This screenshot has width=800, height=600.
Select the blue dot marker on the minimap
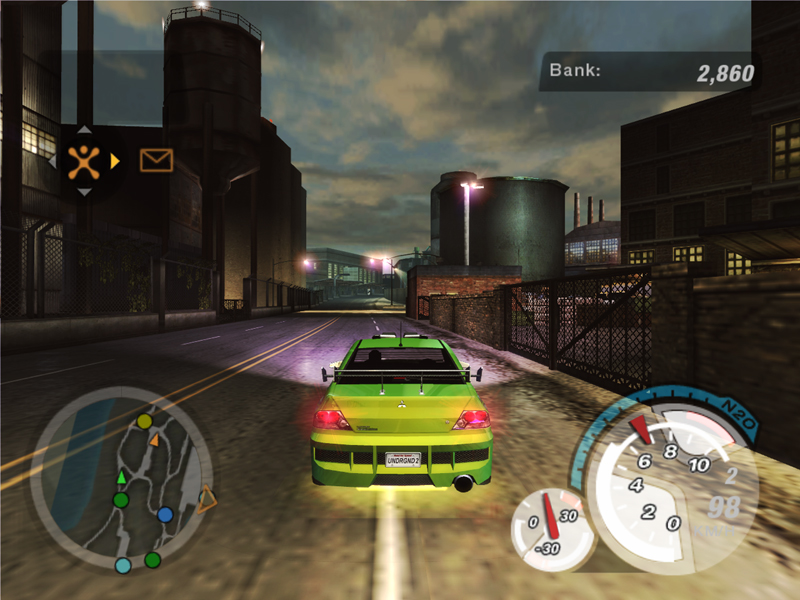(x=165, y=514)
